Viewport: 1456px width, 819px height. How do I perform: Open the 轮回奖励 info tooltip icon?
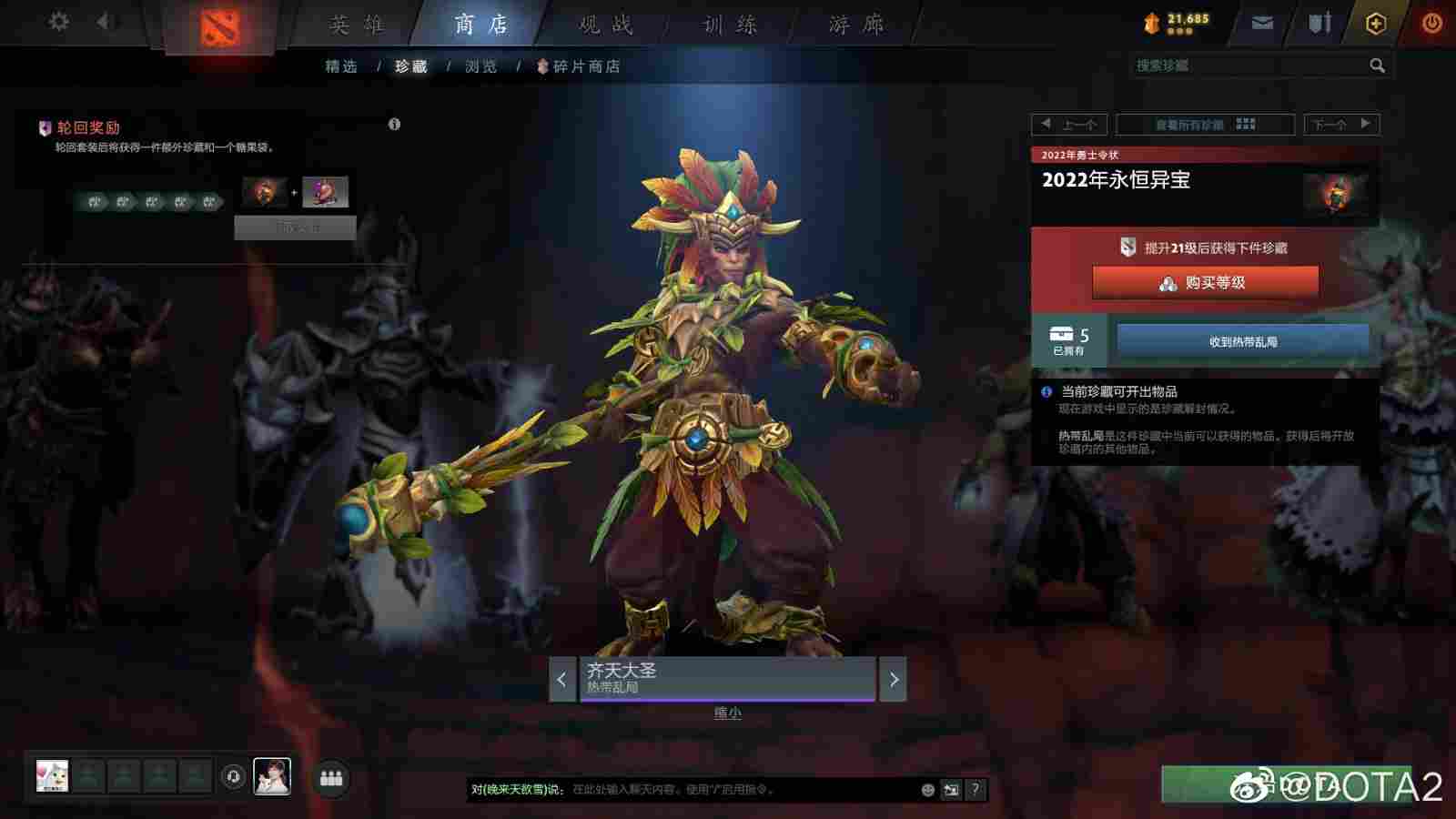(394, 126)
